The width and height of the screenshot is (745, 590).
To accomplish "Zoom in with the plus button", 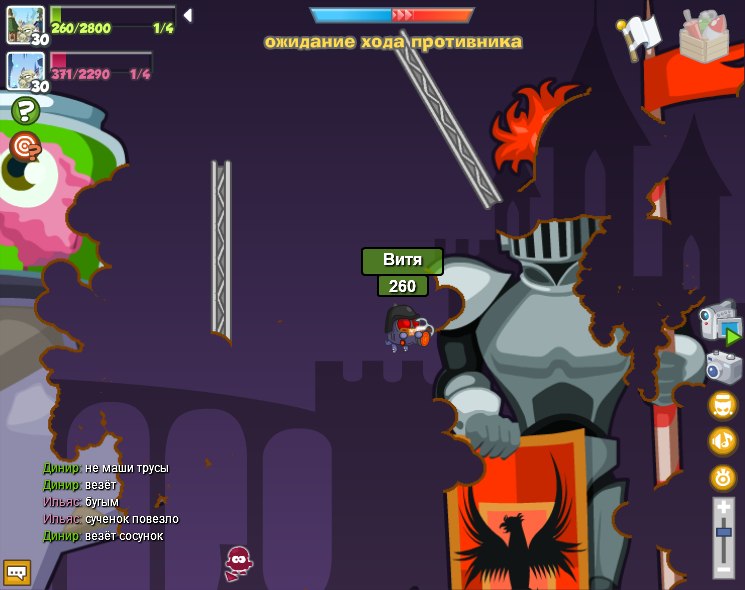I will tap(724, 509).
